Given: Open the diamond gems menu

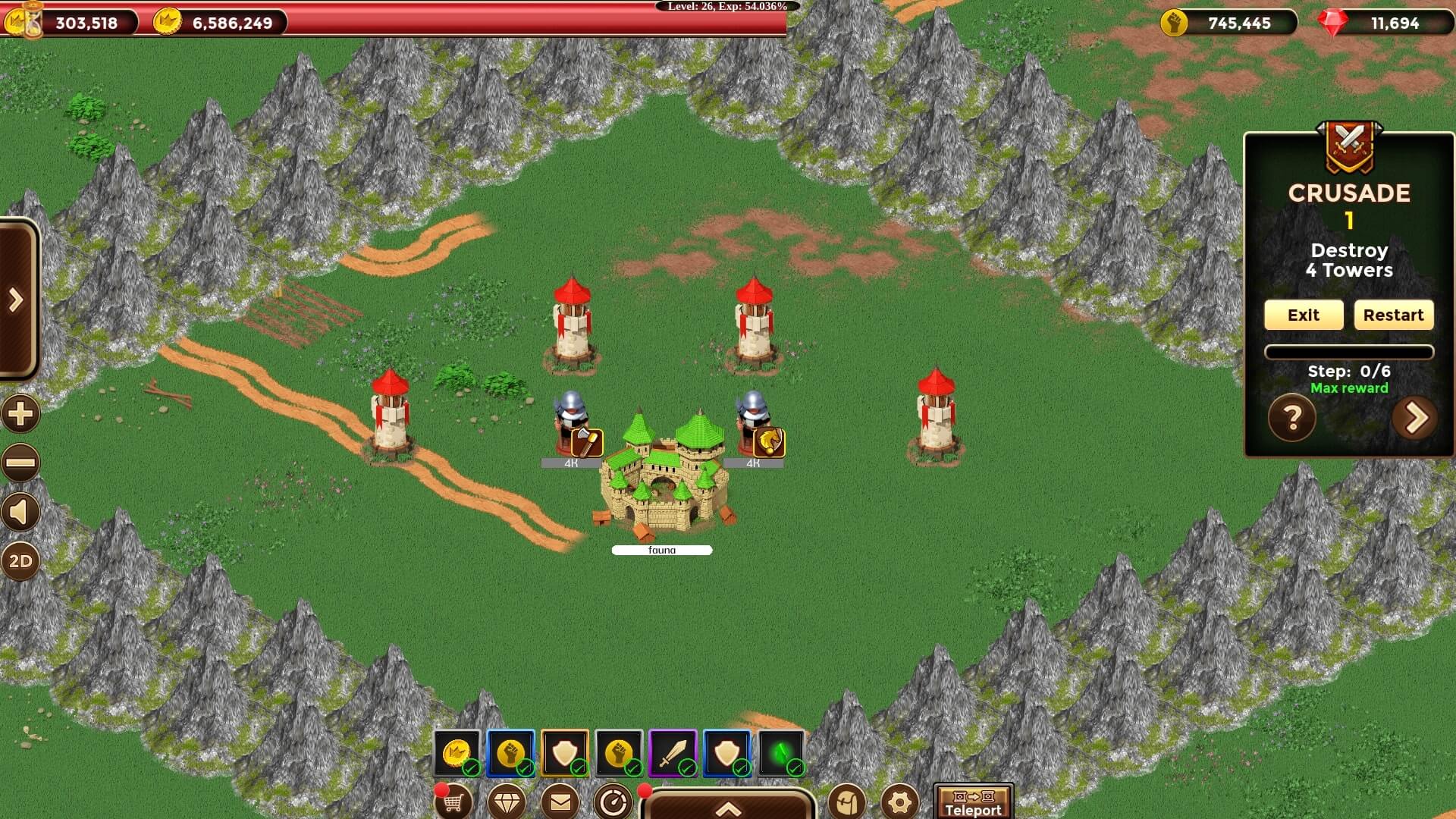Looking at the screenshot, I should (507, 802).
